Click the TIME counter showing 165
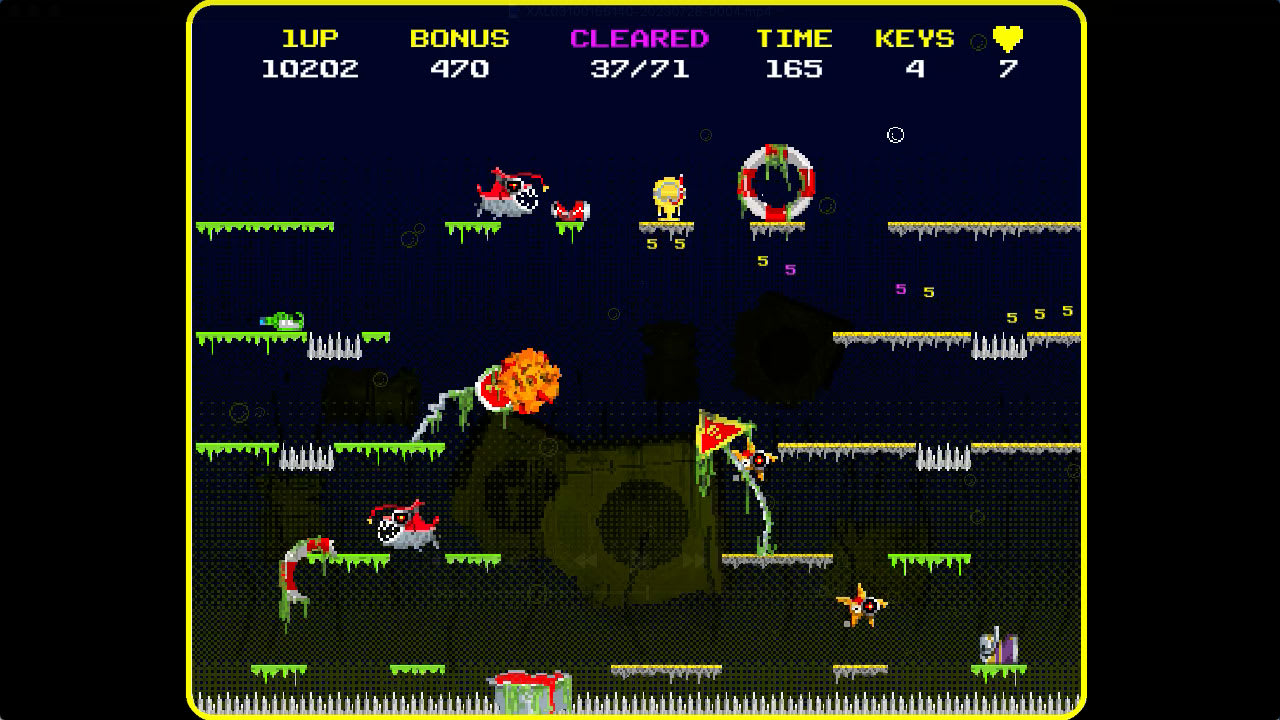Image resolution: width=1280 pixels, height=720 pixels. pos(793,70)
